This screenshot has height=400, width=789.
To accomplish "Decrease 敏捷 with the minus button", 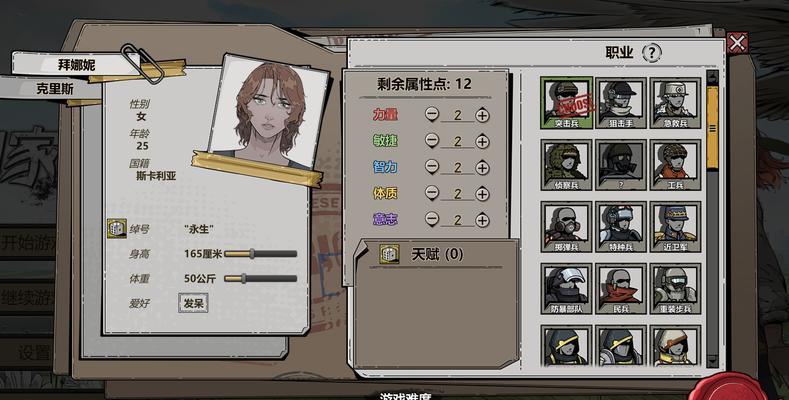I will pos(432,141).
